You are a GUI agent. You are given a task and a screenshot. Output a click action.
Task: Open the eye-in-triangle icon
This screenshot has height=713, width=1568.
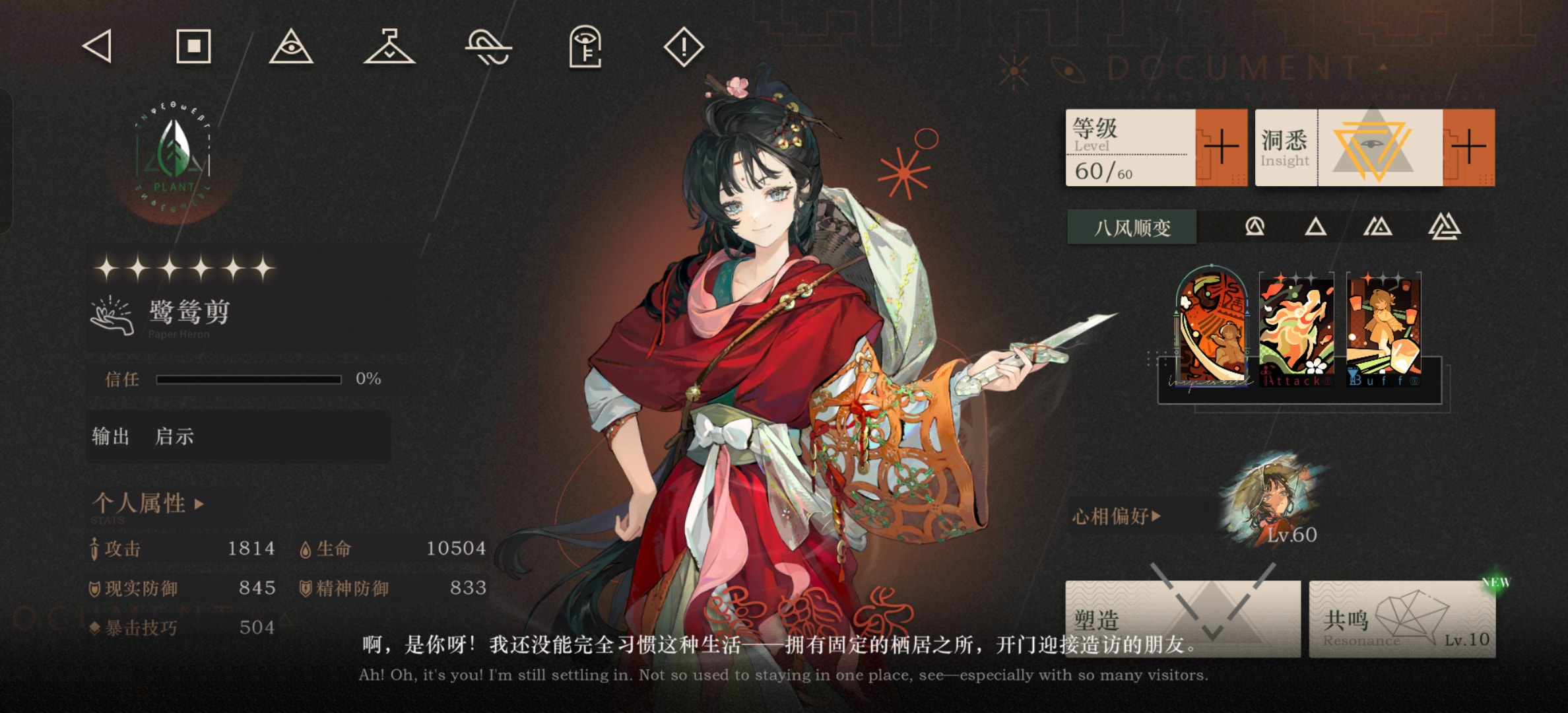click(291, 47)
